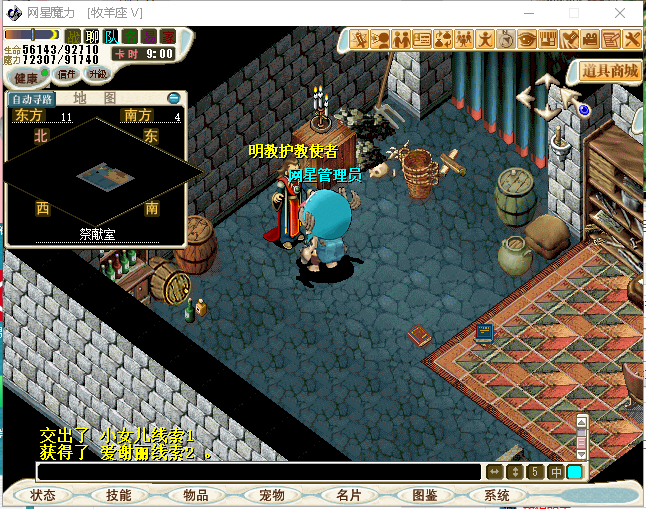Open the 宠物 pets menu
The image size is (646, 509).
pyautogui.click(x=271, y=495)
